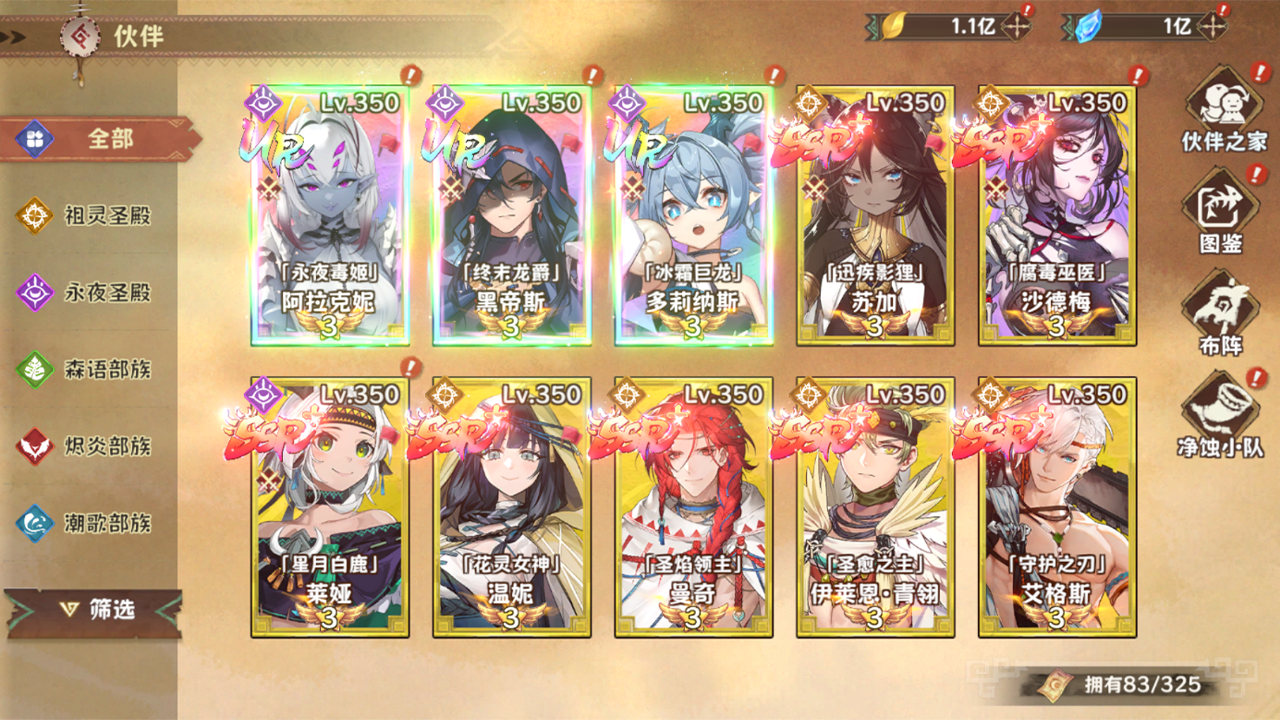Select the 艾格斯 companion card
The image size is (1280, 720).
pos(1057,507)
